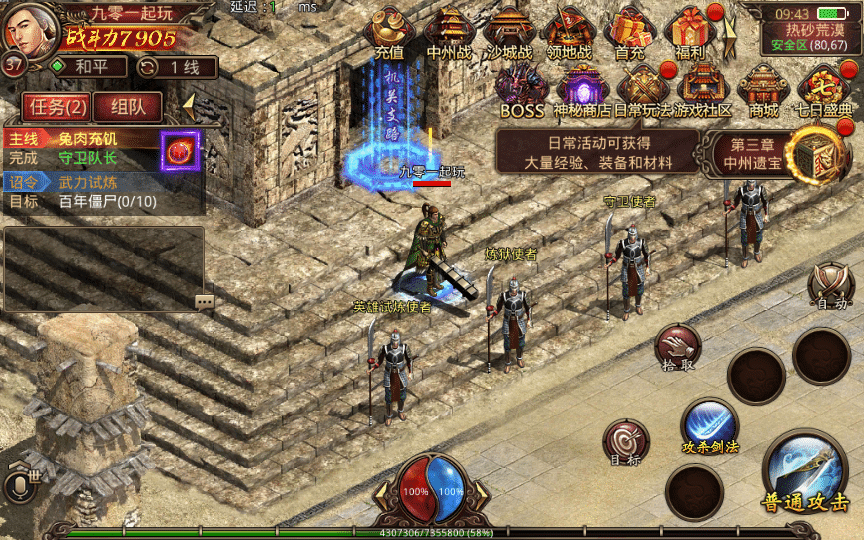Tap the 拾取 pickup button

pos(678,348)
